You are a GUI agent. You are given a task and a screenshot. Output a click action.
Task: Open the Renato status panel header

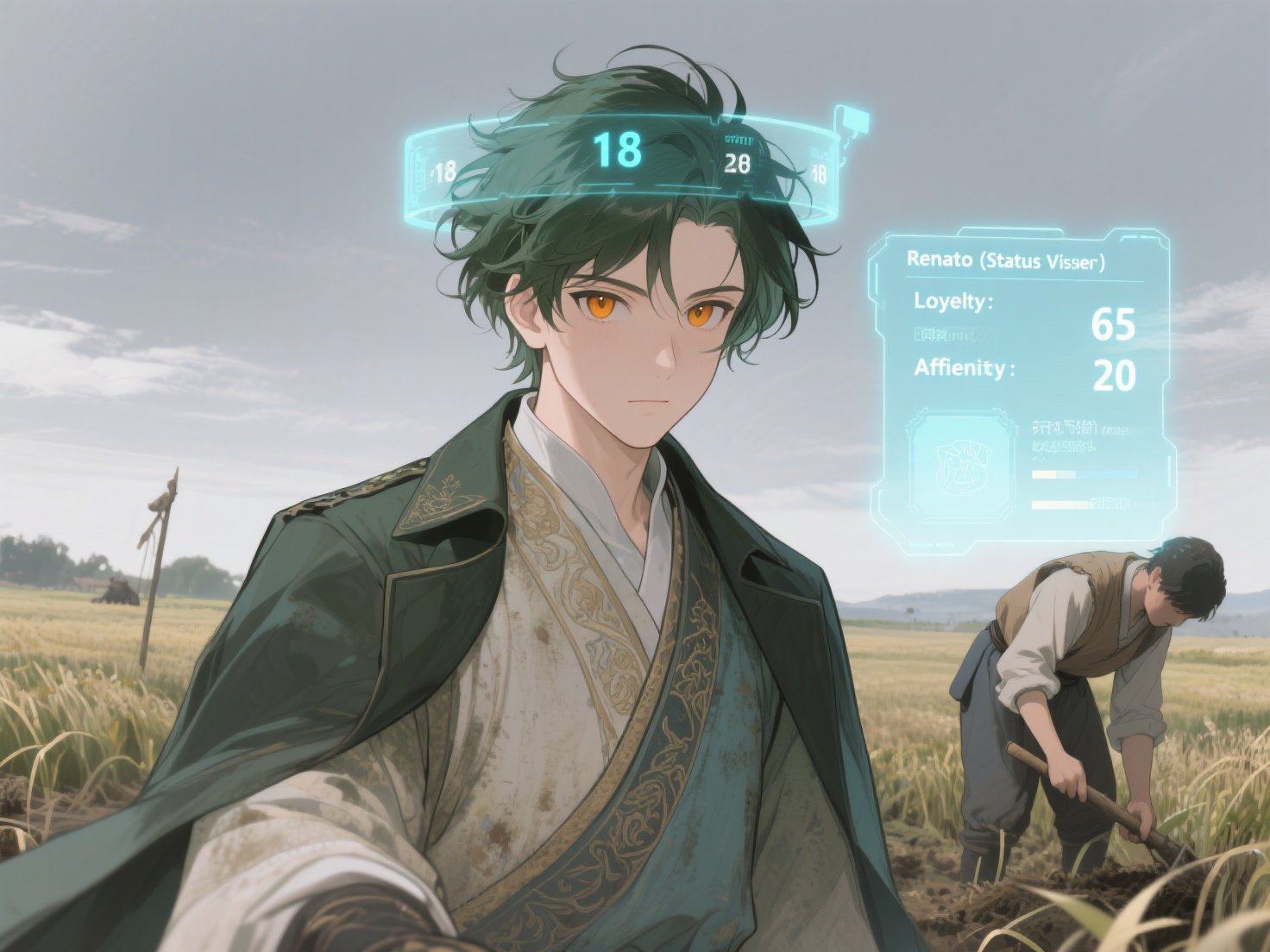[1006, 260]
